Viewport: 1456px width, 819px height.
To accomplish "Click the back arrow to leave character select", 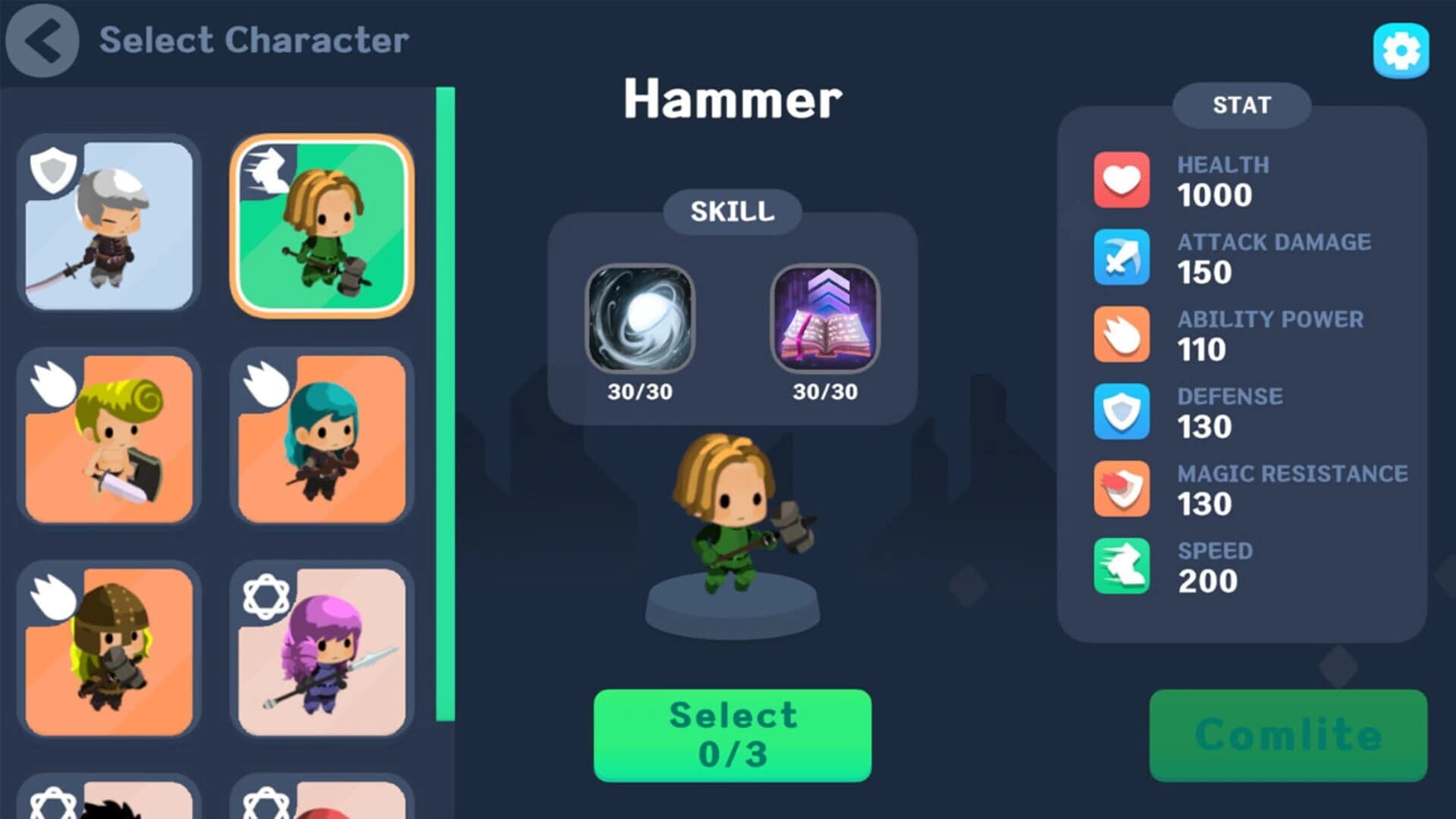I will [x=42, y=42].
